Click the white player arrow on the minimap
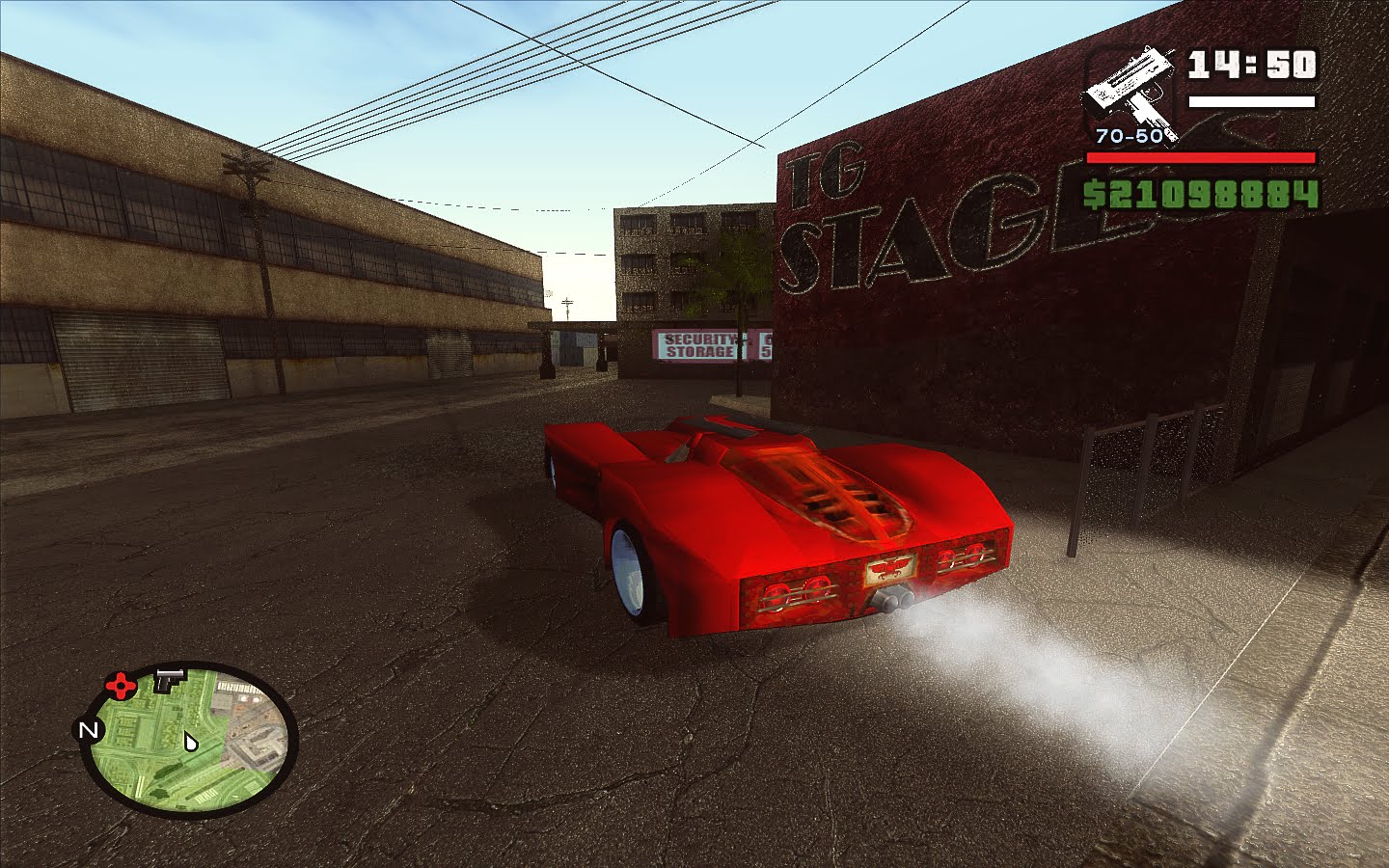 pyautogui.click(x=190, y=743)
